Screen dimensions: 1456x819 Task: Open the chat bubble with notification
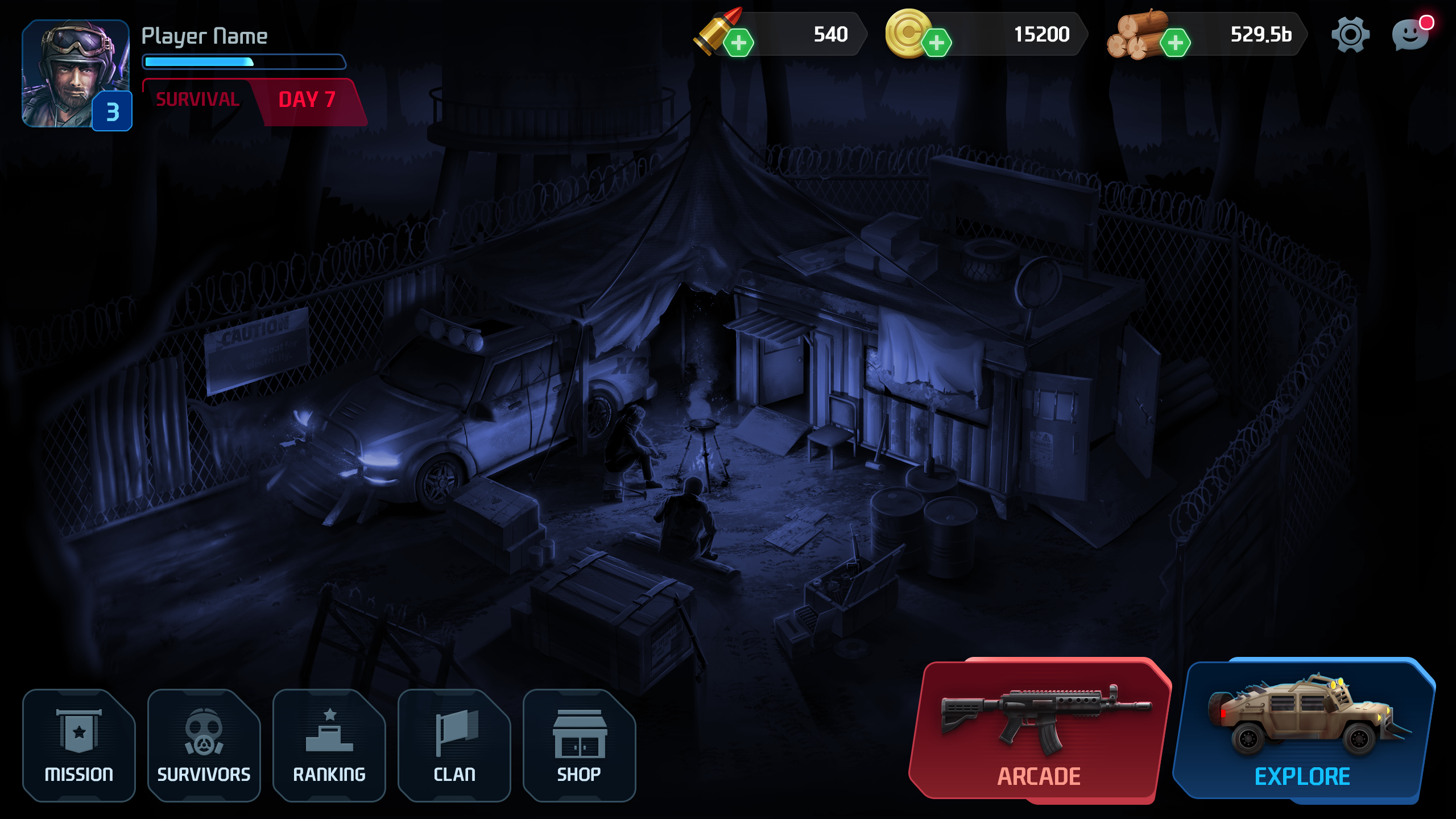point(1411,35)
